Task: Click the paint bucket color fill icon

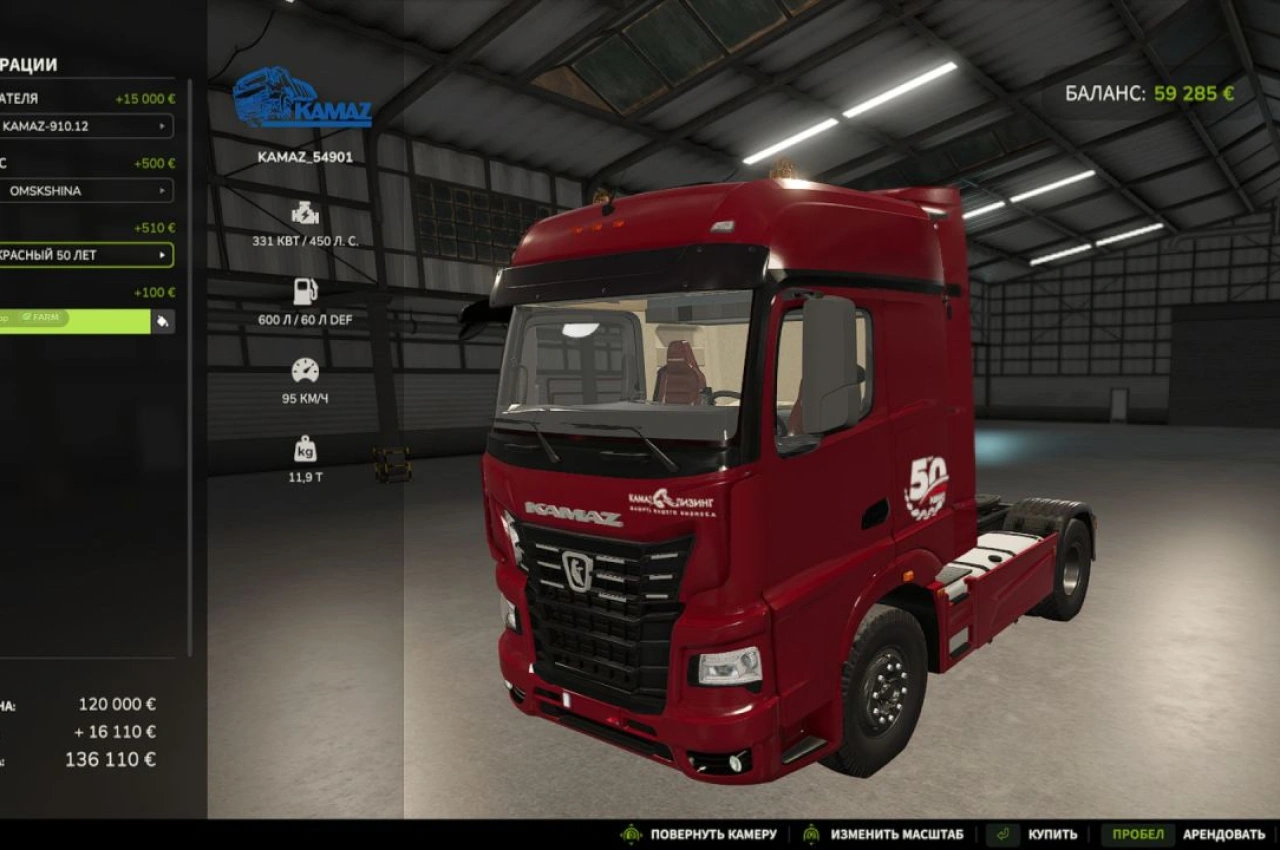Action: point(163,321)
